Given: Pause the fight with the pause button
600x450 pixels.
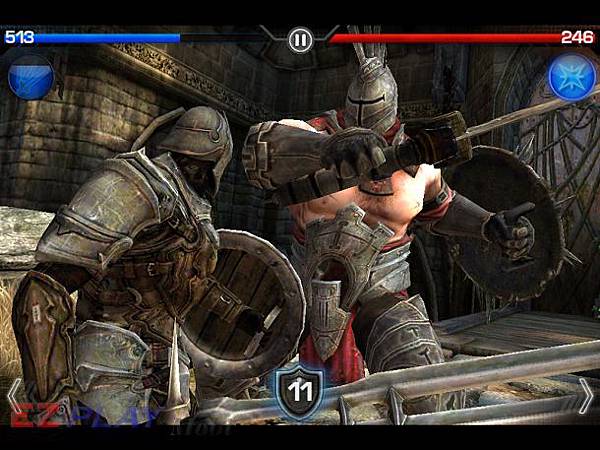Looking at the screenshot, I should click(x=300, y=40).
